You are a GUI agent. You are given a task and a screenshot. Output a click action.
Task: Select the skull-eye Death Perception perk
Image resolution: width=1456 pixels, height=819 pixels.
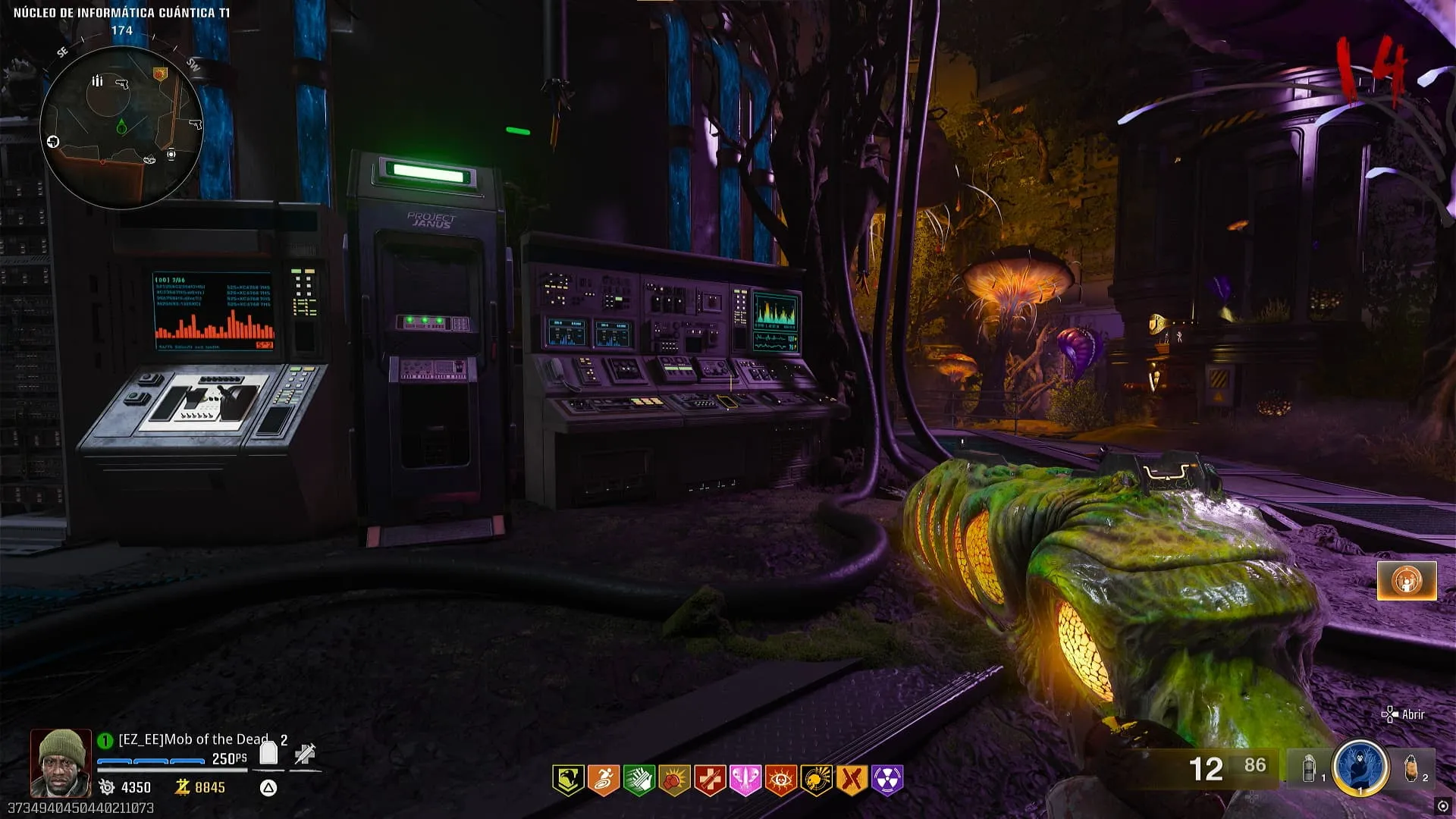click(780, 780)
